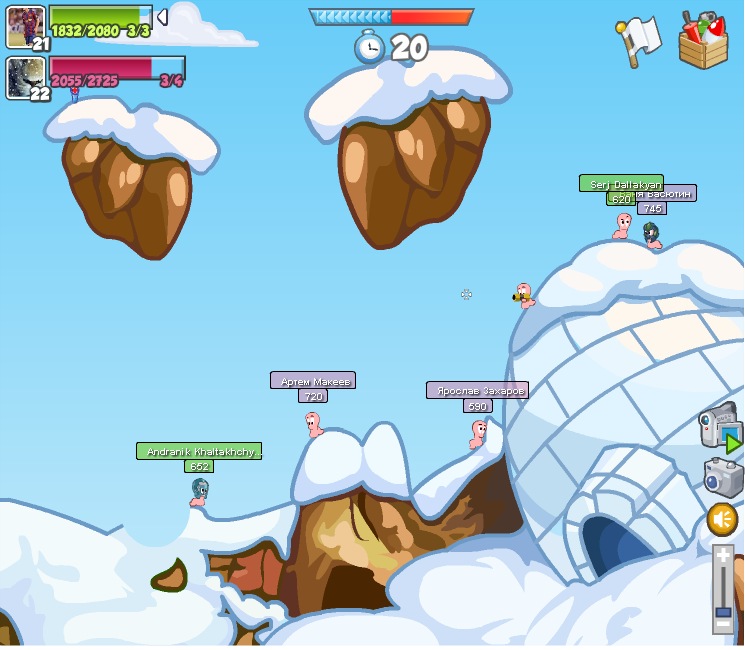The image size is (745, 650).
Task: Start recording with the video camera icon
Action: tap(718, 427)
